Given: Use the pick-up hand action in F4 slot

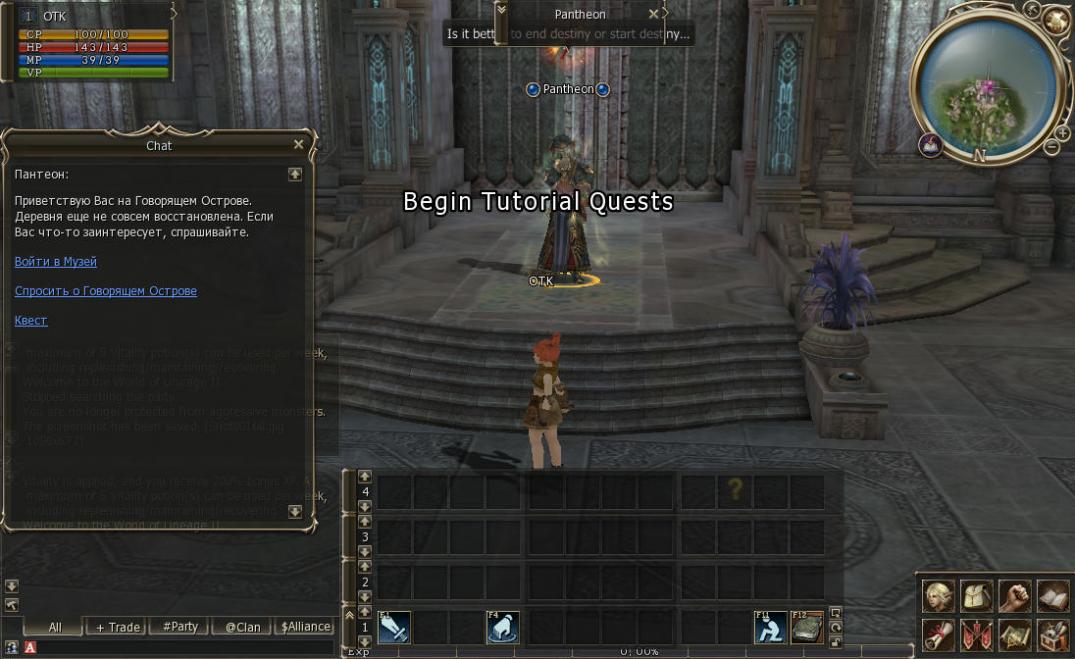Looking at the screenshot, I should click(x=502, y=627).
